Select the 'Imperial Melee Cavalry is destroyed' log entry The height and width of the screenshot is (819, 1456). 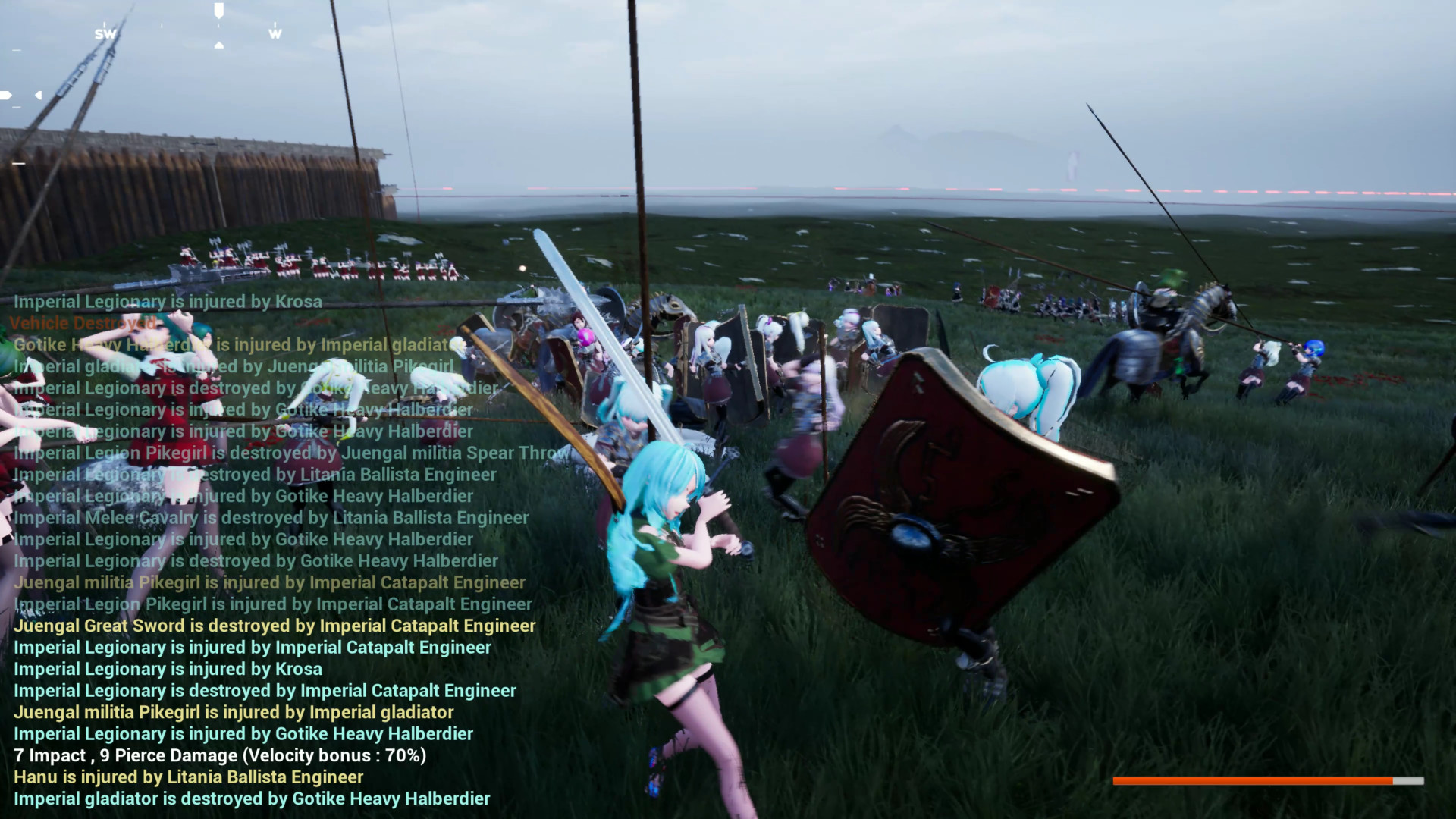click(x=270, y=517)
